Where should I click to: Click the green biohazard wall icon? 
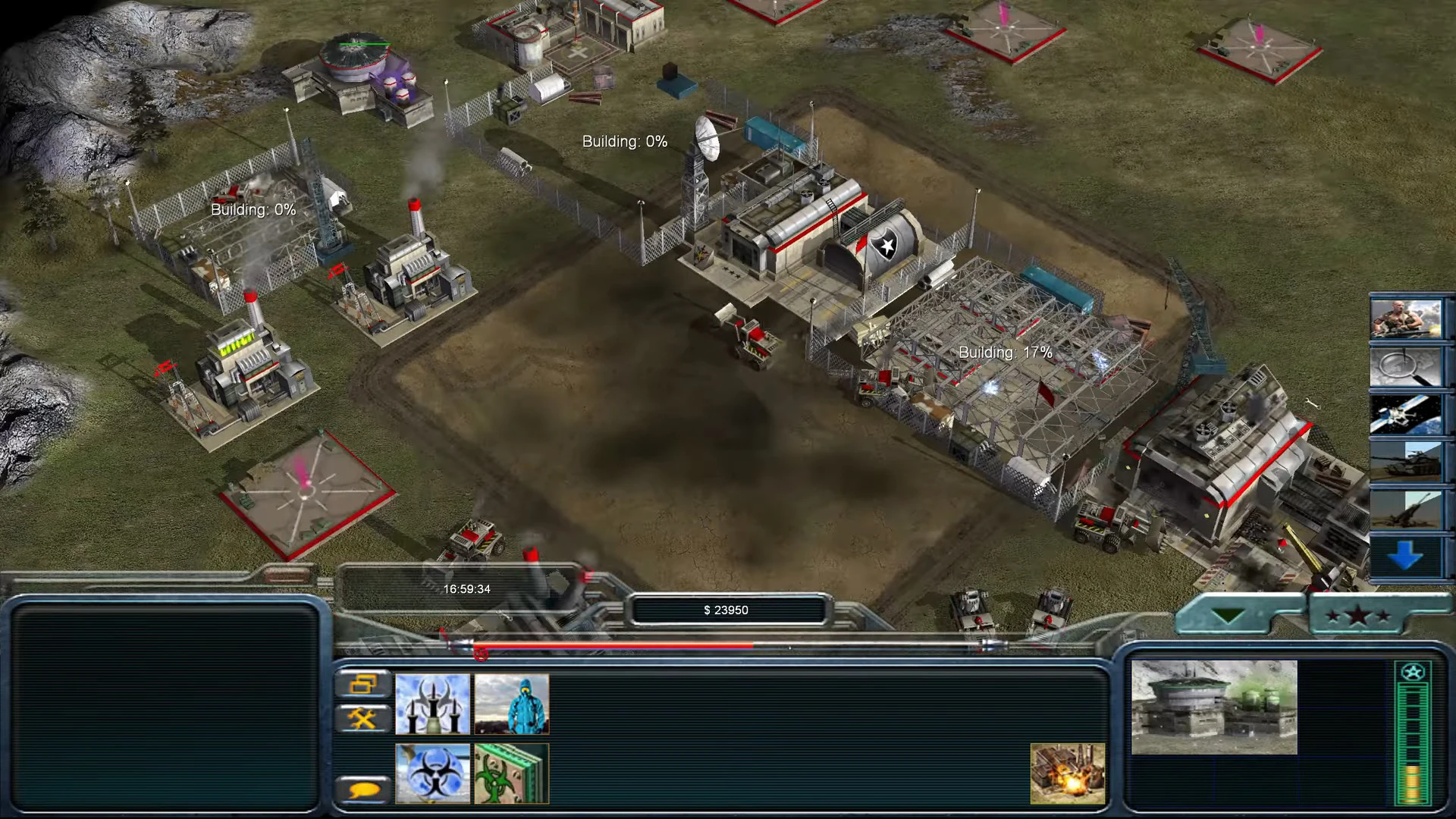[512, 773]
